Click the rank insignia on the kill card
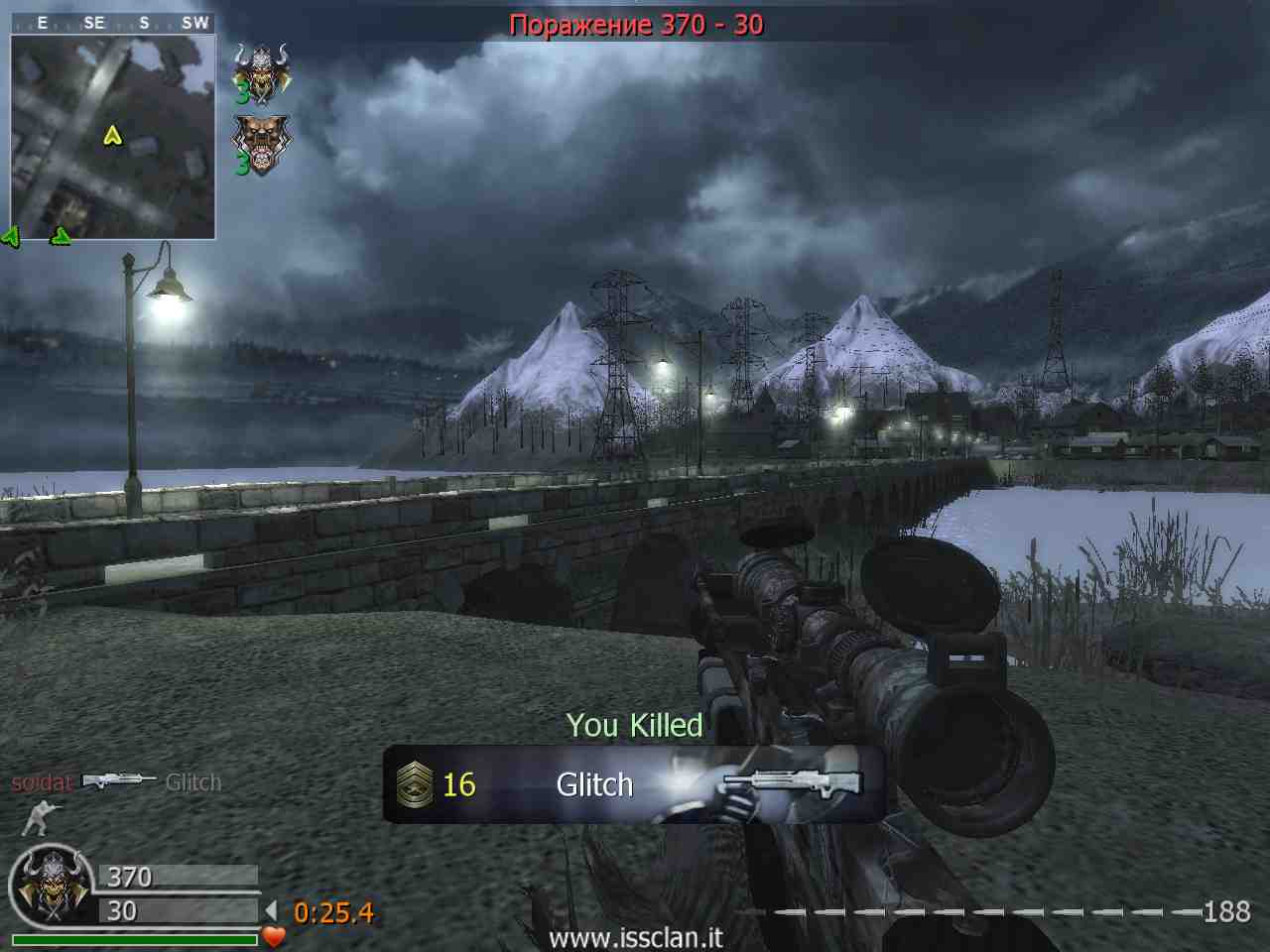 (x=414, y=785)
